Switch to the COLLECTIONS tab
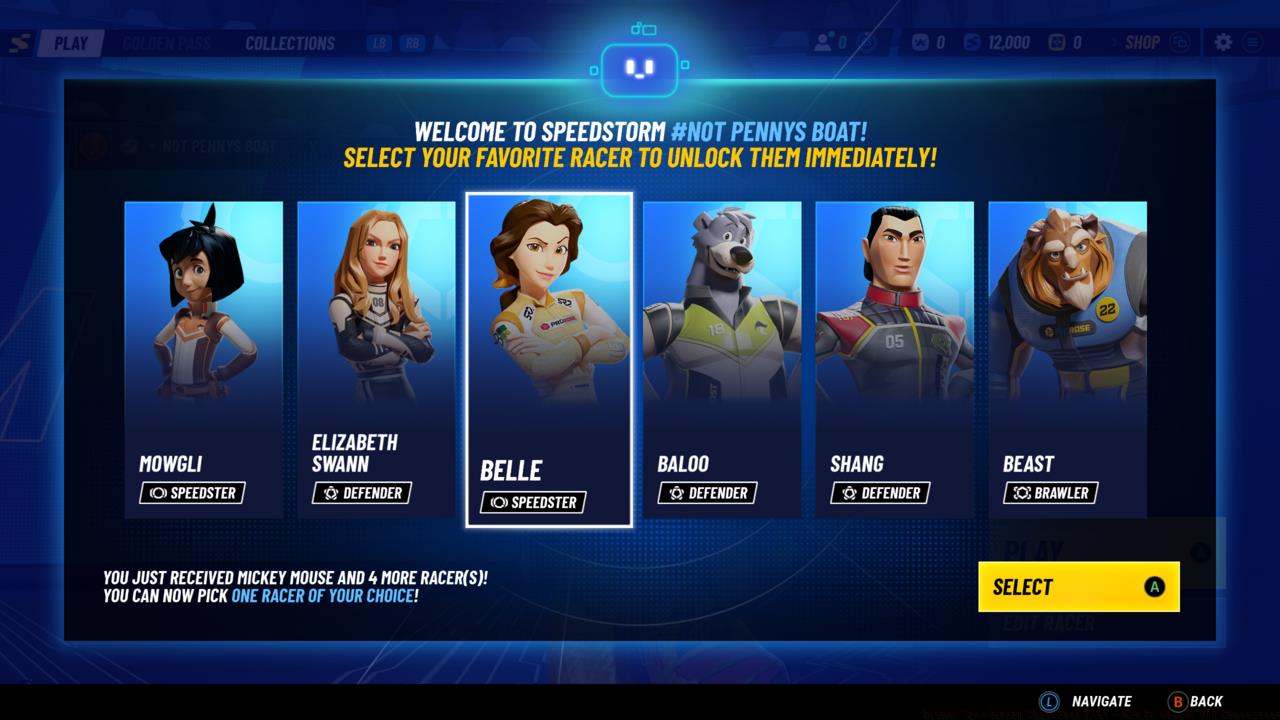Viewport: 1280px width, 720px height. click(288, 43)
